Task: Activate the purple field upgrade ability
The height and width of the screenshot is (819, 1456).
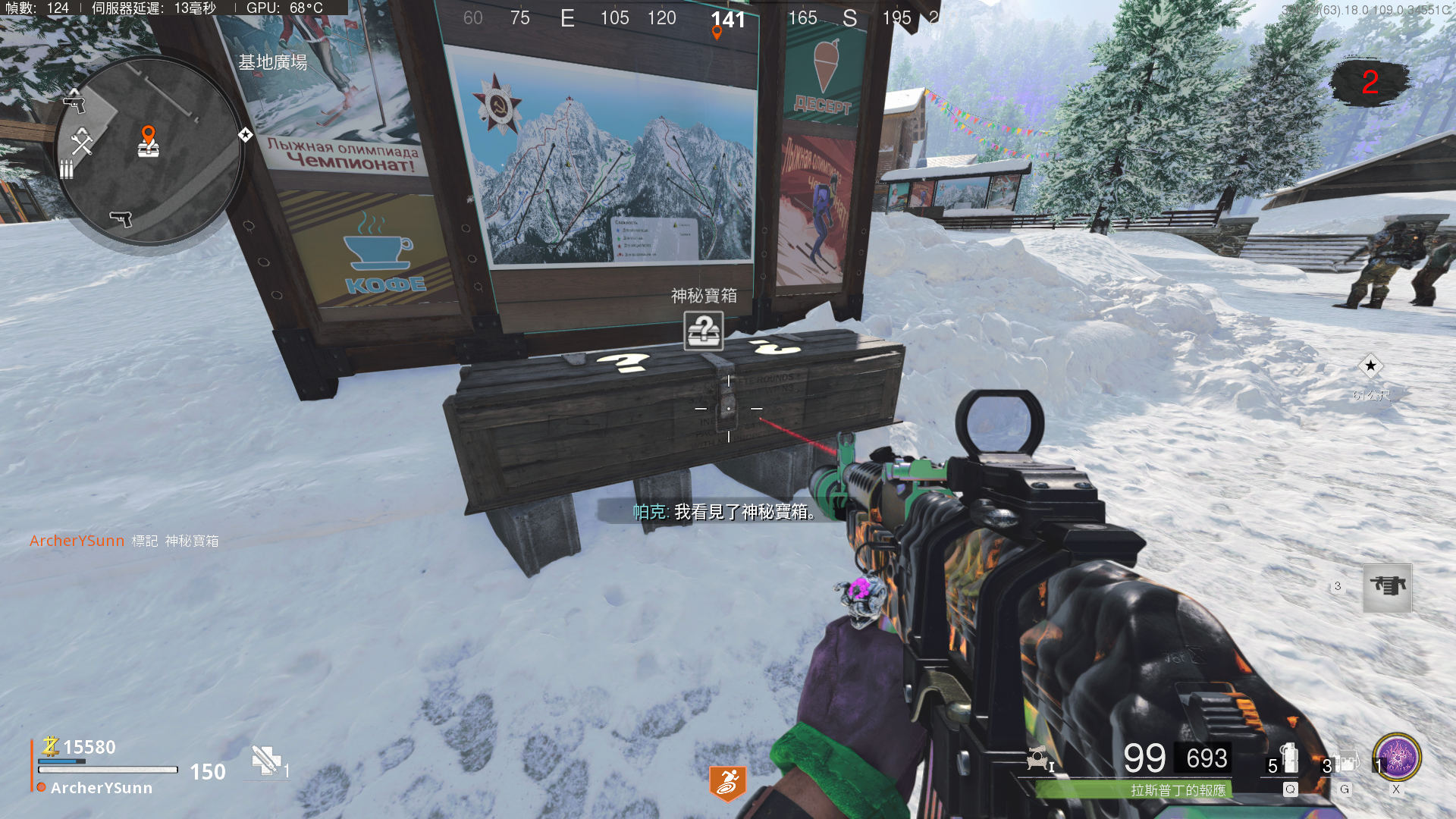Action: 1397,758
